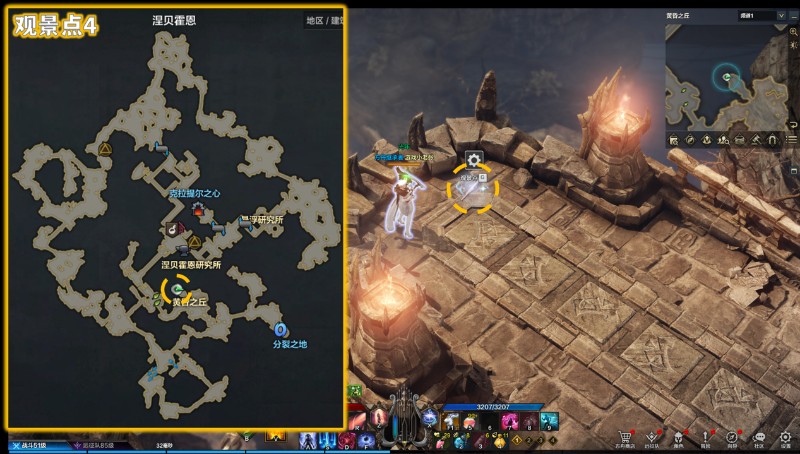The width and height of the screenshot is (800, 454).
Task: Click the player marker on the minimap
Action: click(726, 76)
